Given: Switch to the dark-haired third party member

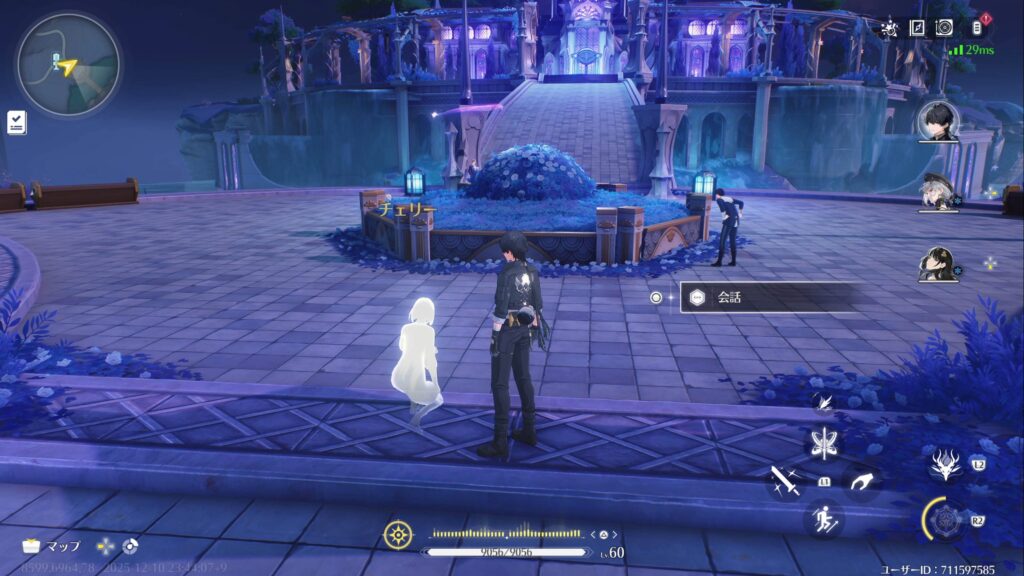Looking at the screenshot, I should pyautogui.click(x=938, y=264).
